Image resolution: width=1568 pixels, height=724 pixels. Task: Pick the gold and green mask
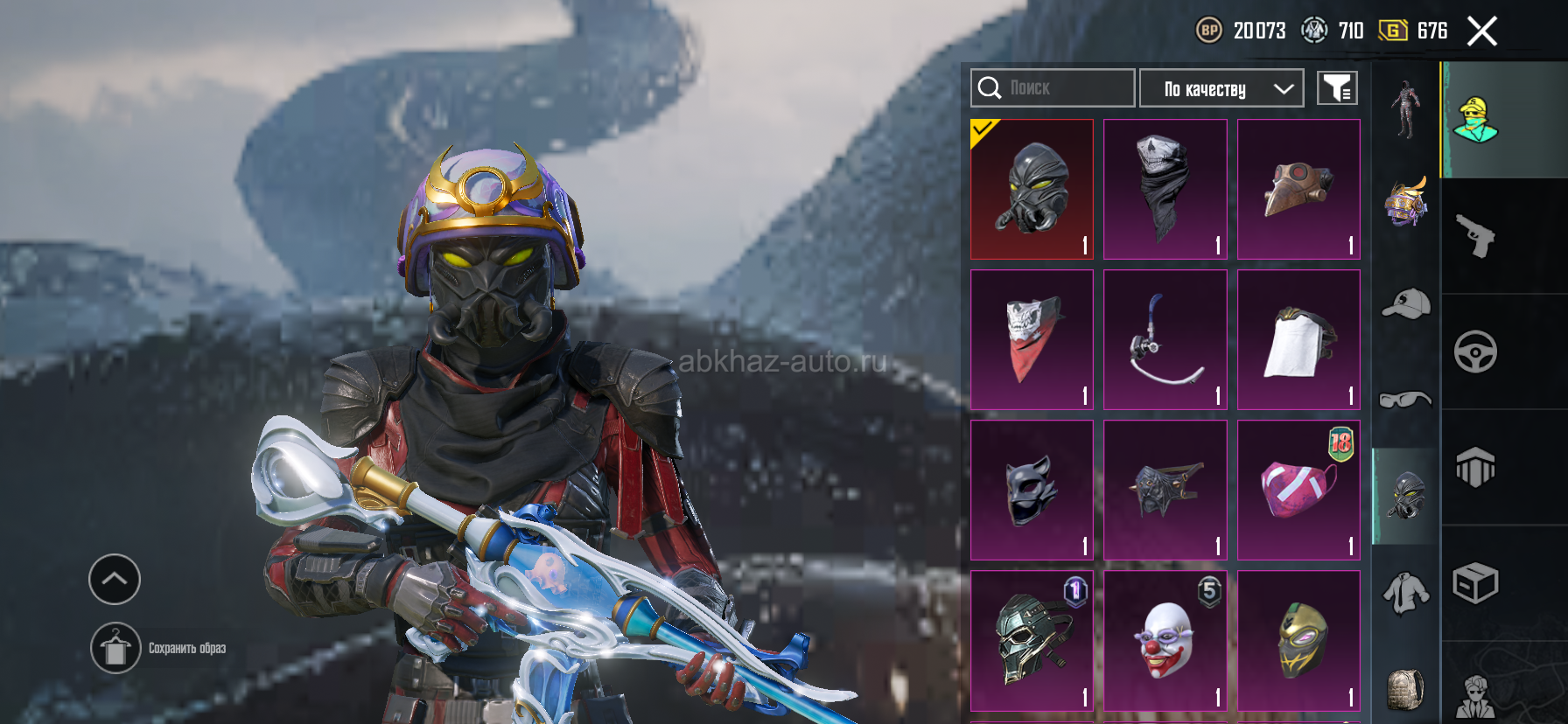1298,640
